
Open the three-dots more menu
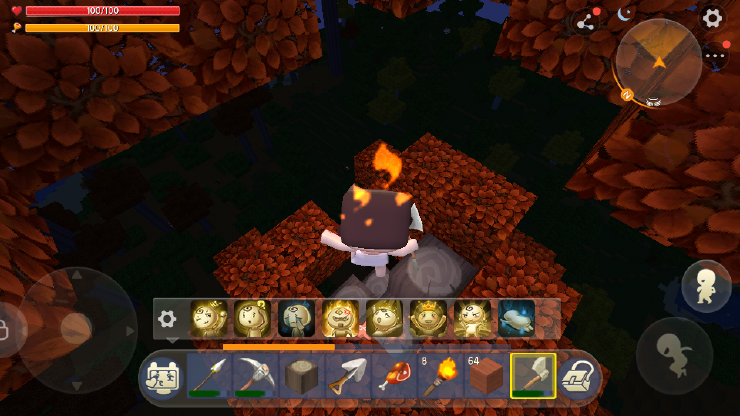[715, 56]
